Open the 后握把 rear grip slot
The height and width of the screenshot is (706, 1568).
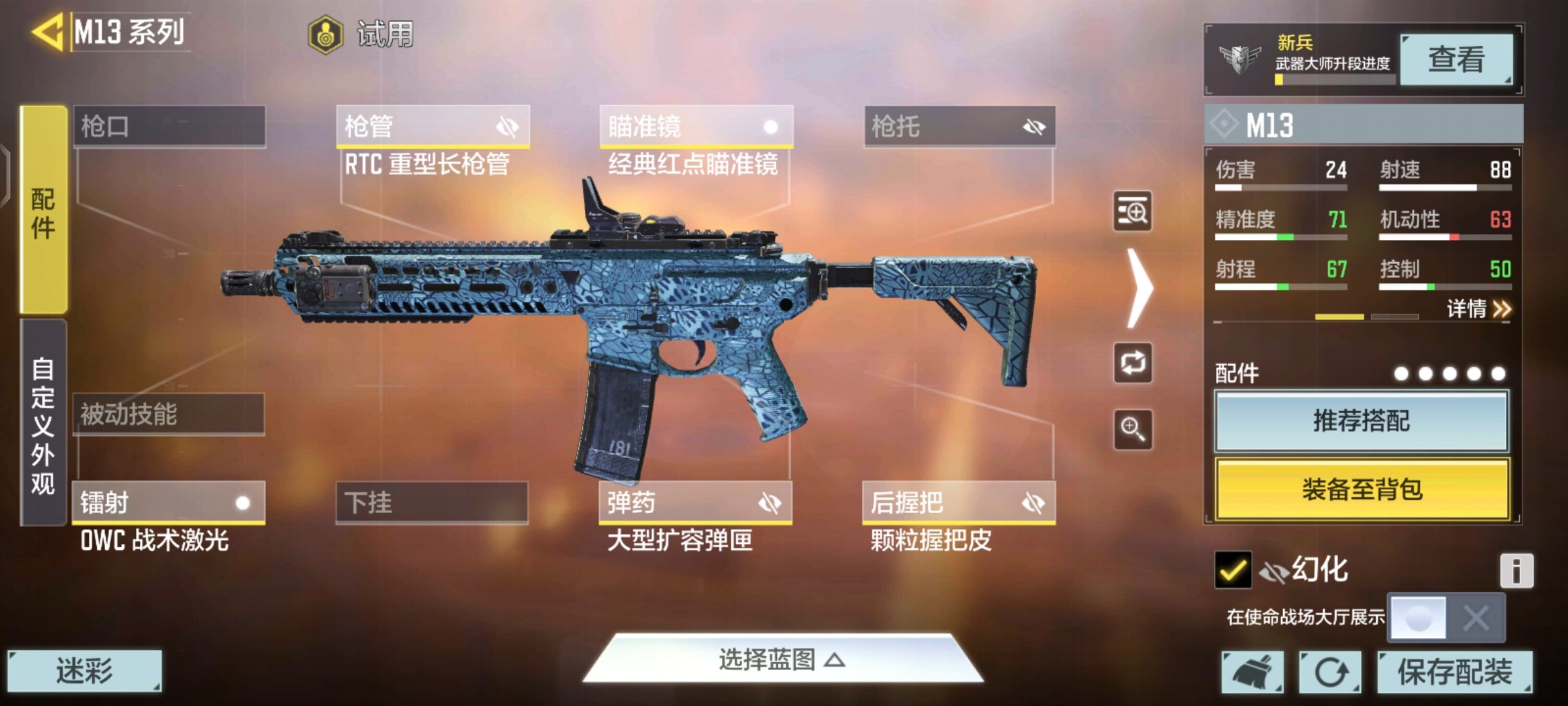point(958,503)
